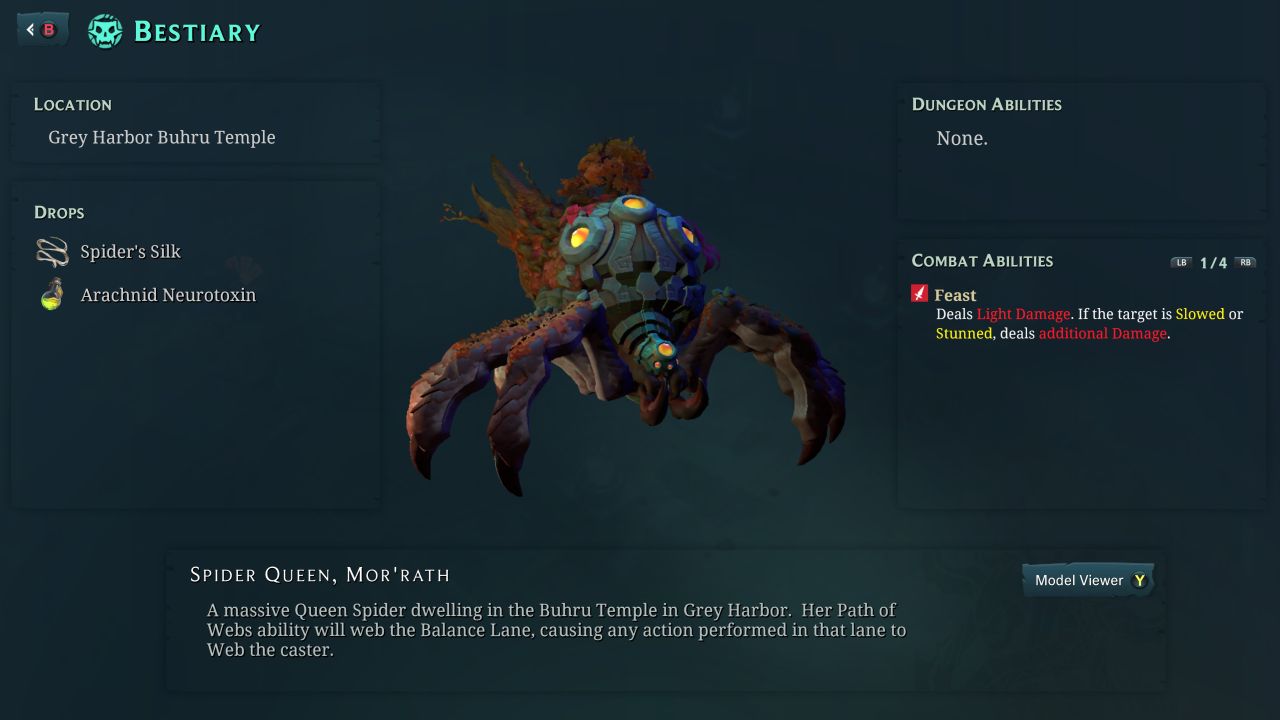
Task: Select the Arachnid Neurotoxin drop
Action: click(x=167, y=295)
